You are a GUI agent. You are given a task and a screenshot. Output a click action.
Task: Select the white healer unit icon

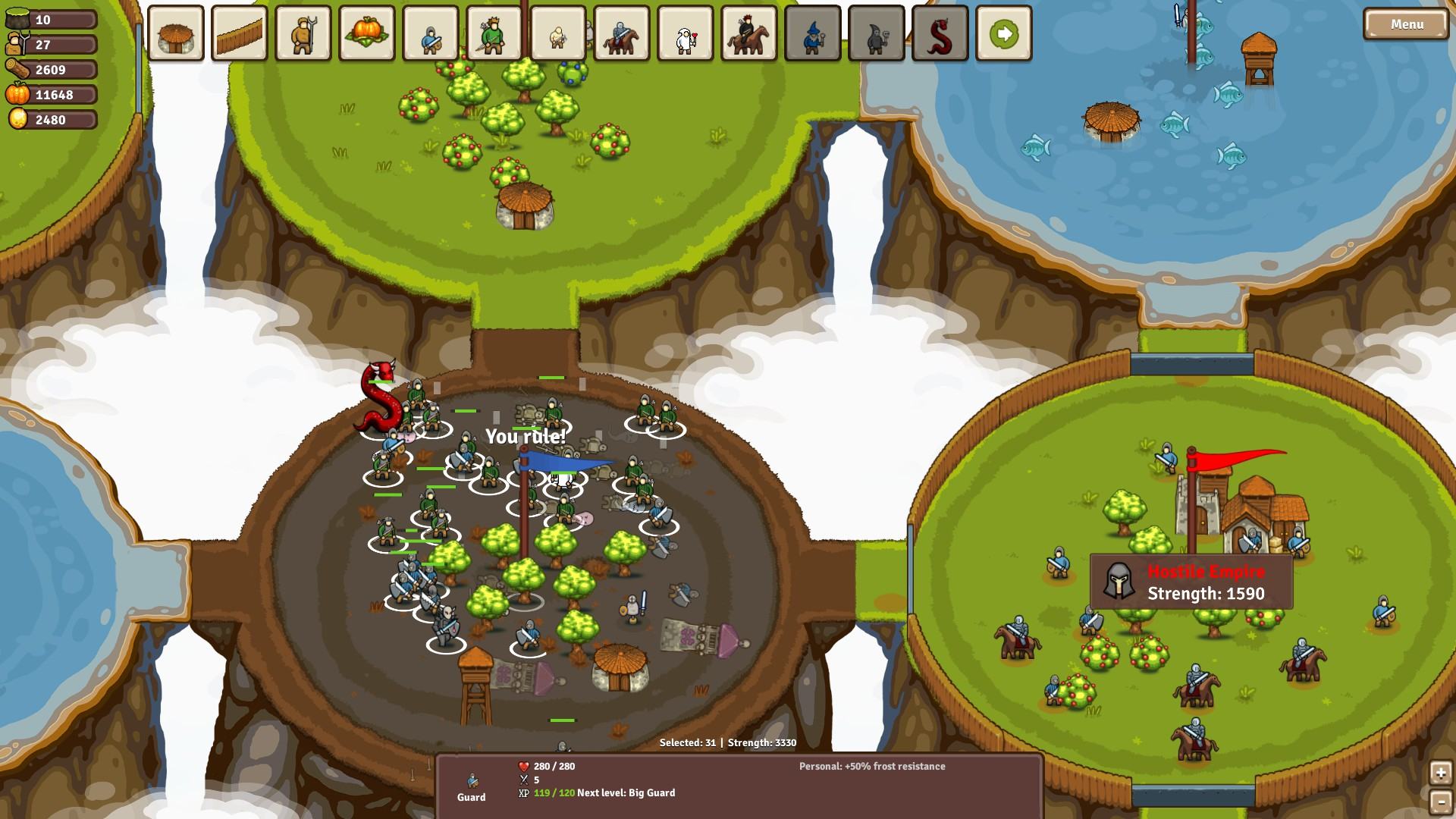(x=686, y=33)
